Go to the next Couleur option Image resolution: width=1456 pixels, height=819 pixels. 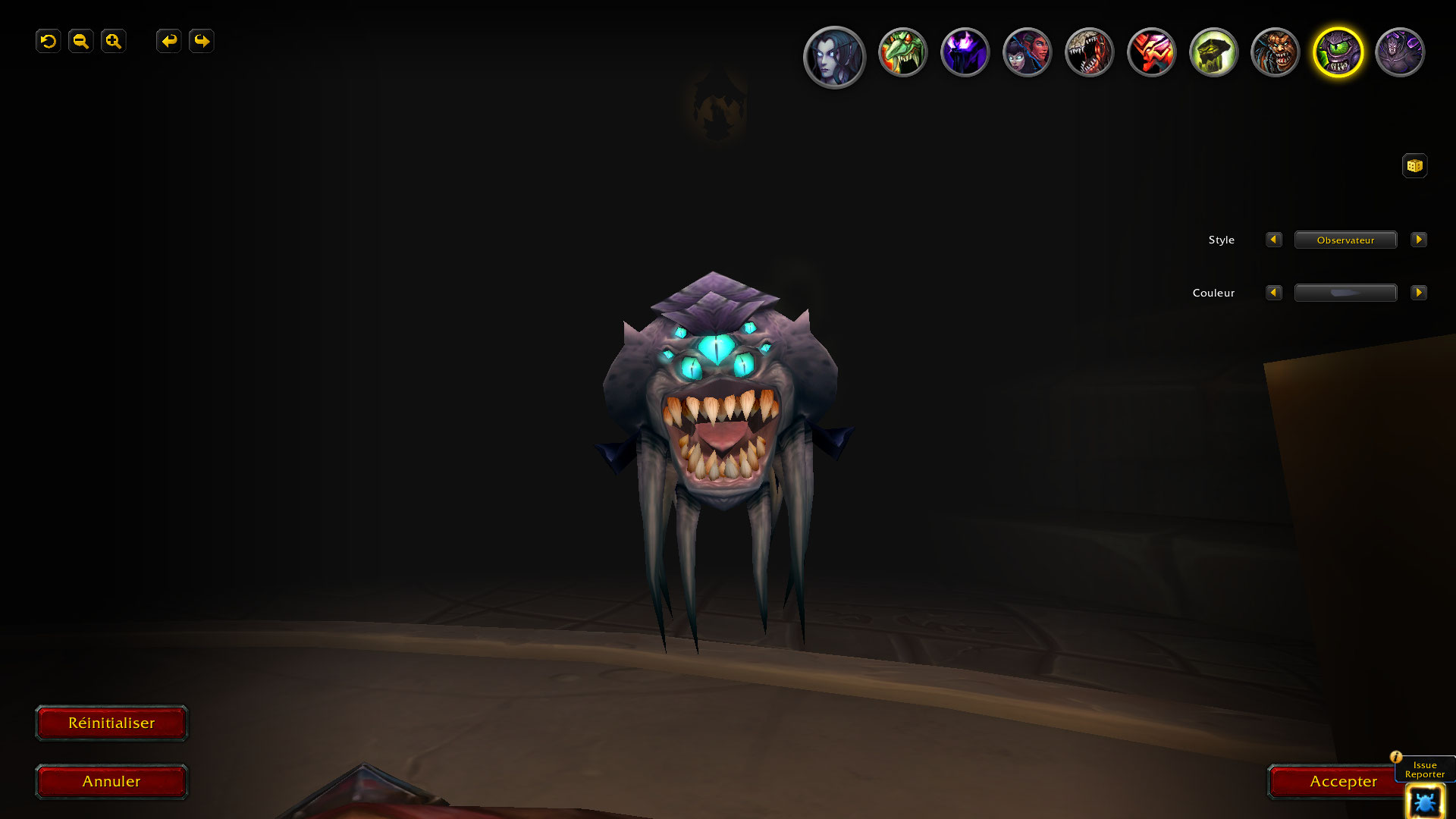(1418, 293)
